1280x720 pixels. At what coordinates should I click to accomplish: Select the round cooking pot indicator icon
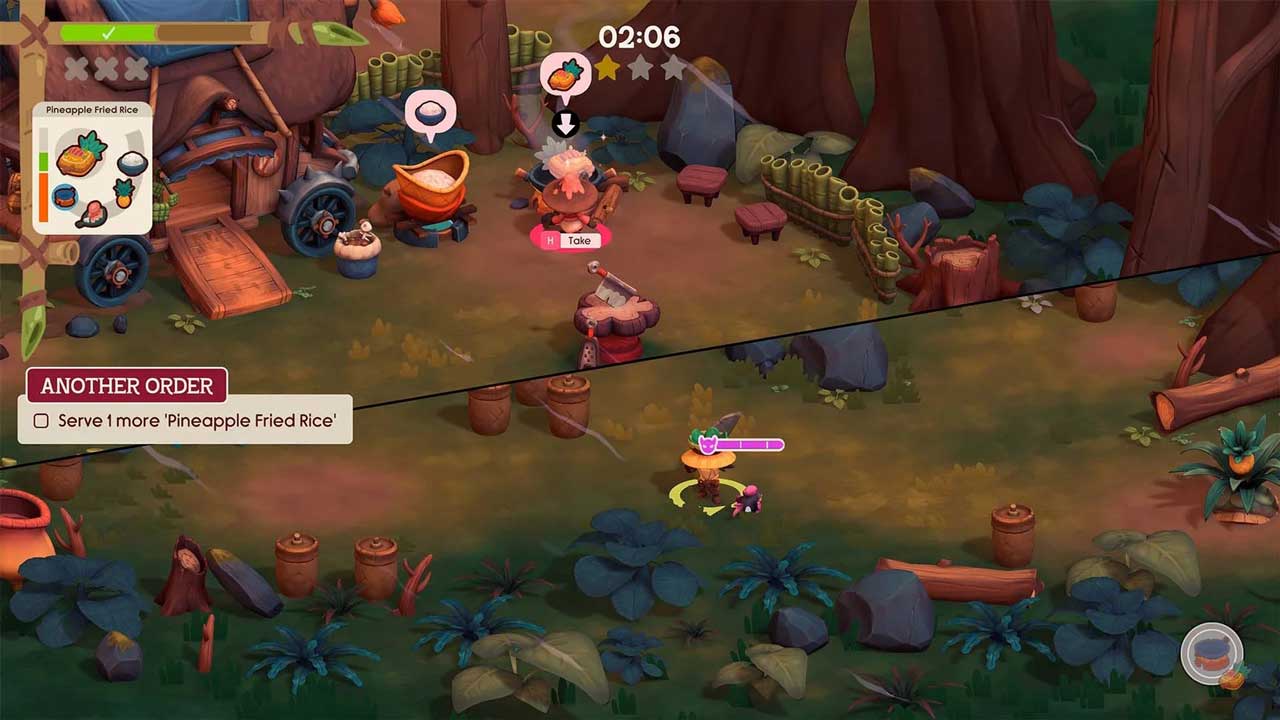click(1211, 657)
